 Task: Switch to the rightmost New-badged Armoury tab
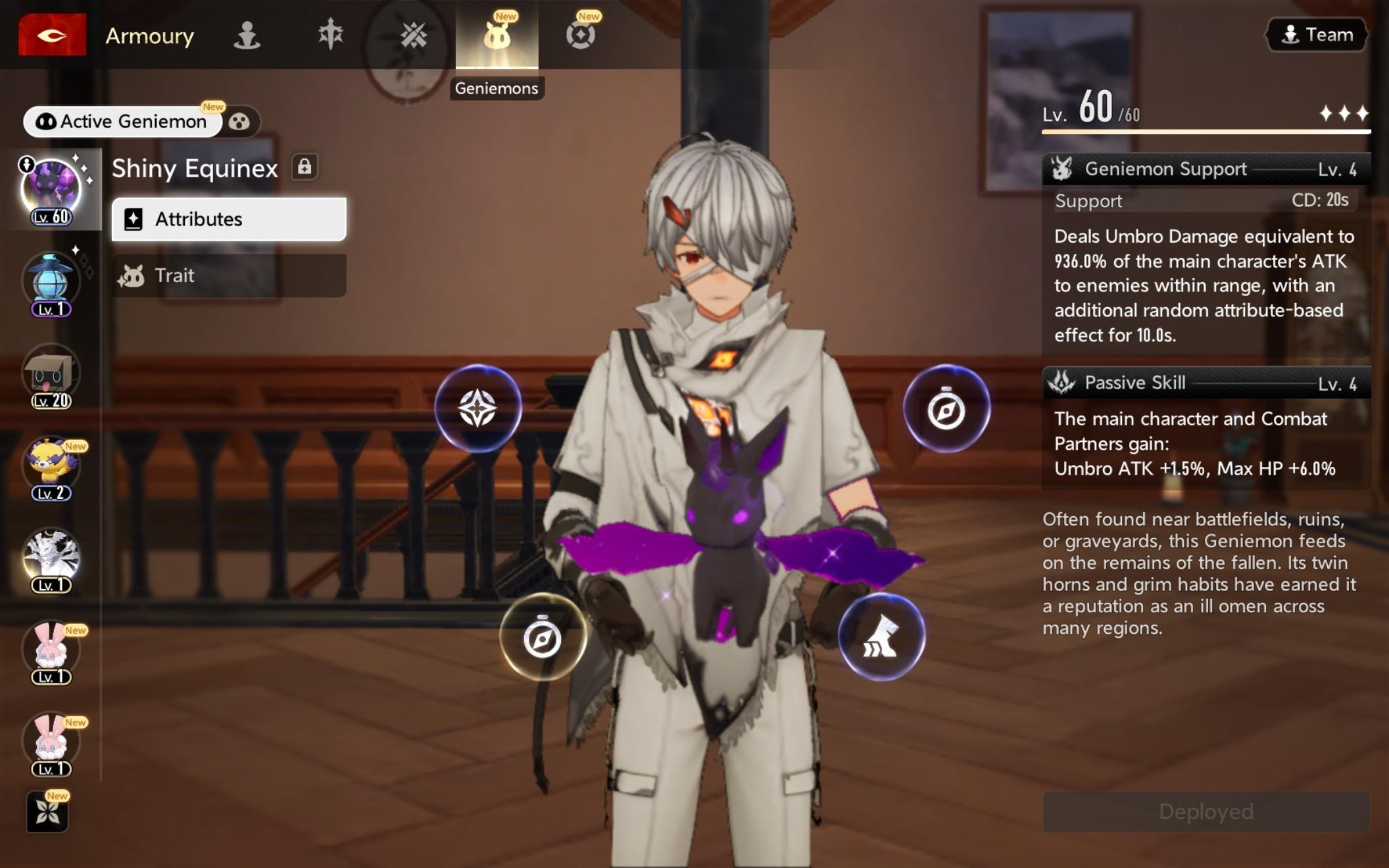581,35
